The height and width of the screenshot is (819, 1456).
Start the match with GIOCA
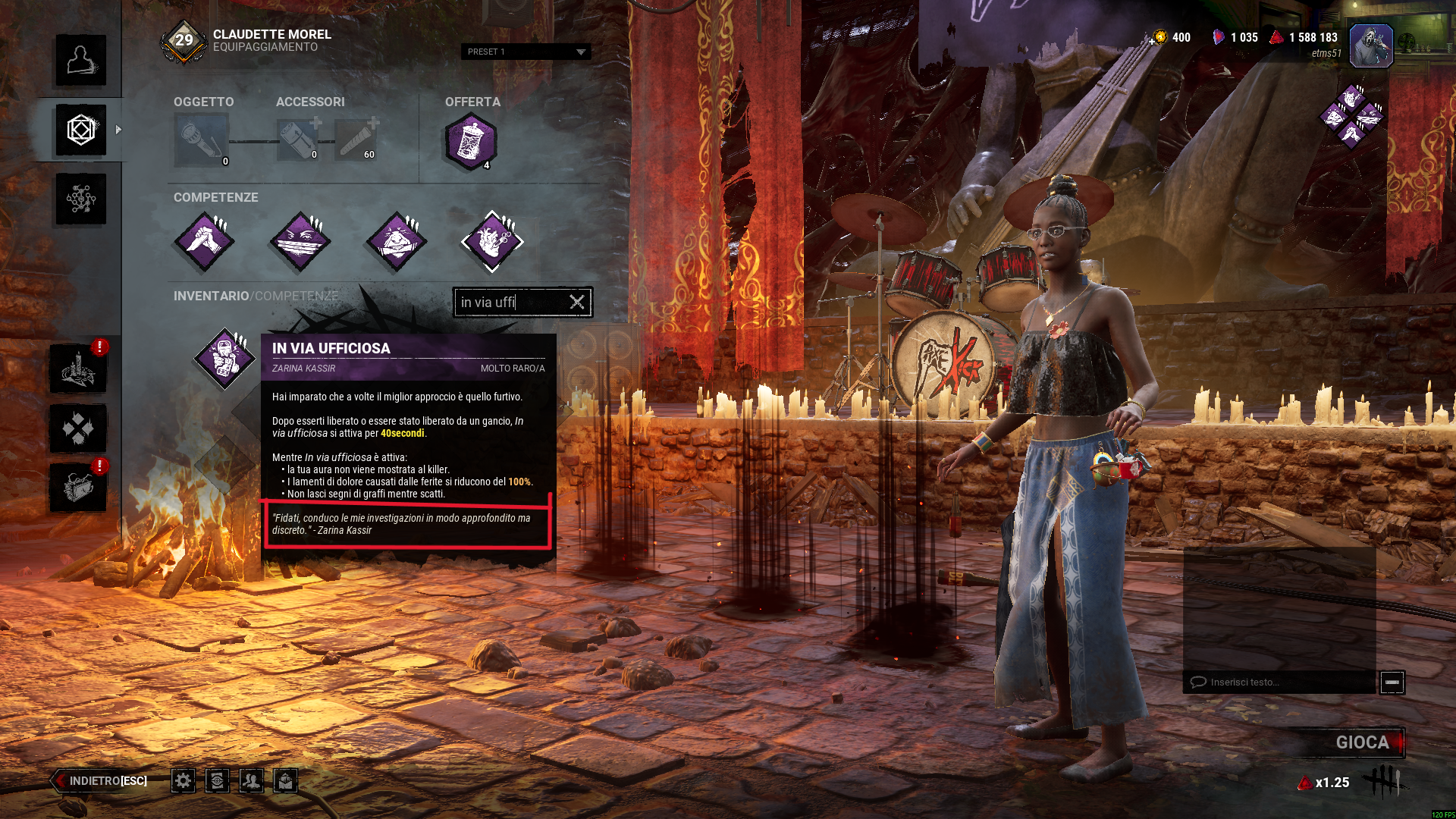1362,742
